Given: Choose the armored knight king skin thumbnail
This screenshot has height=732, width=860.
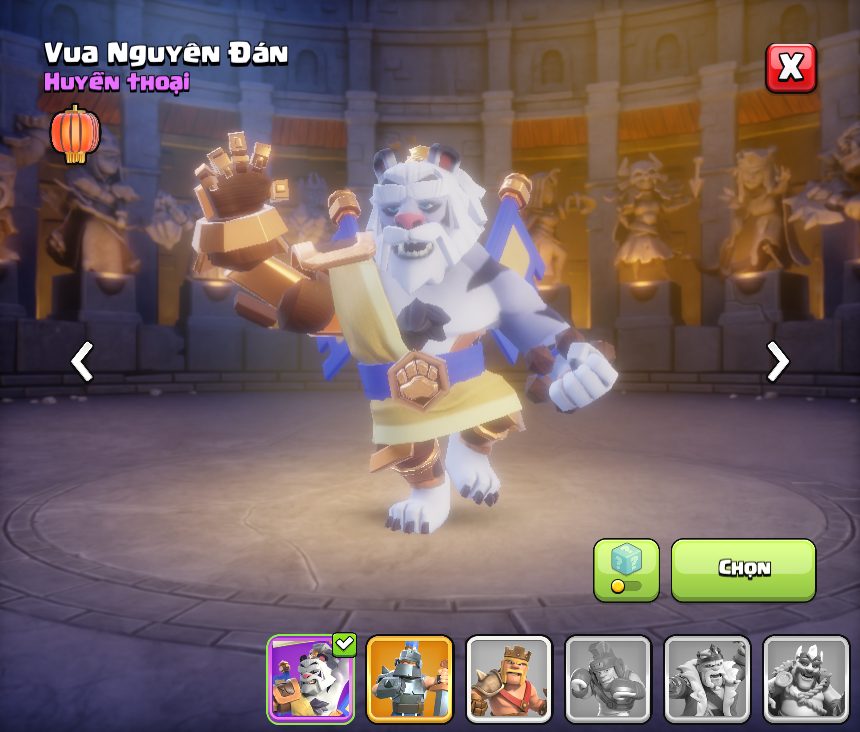Looking at the screenshot, I should (410, 679).
